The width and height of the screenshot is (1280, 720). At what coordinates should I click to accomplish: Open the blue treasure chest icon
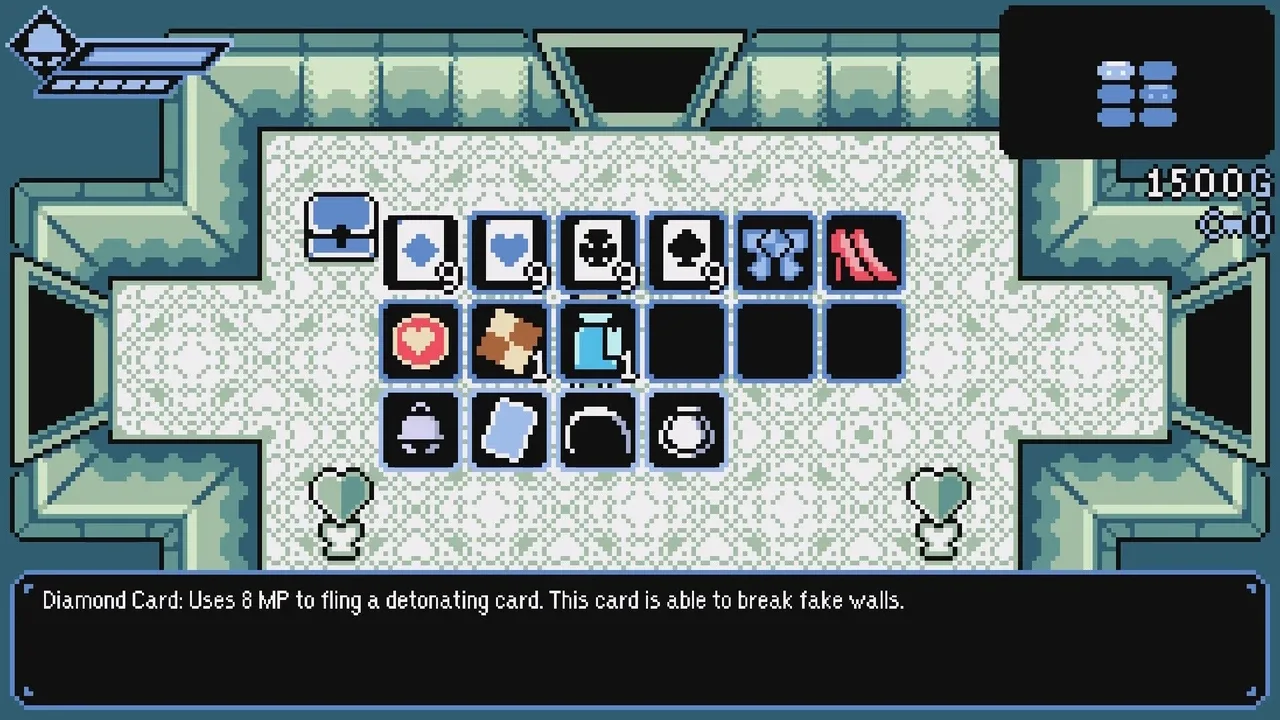pyautogui.click(x=340, y=226)
